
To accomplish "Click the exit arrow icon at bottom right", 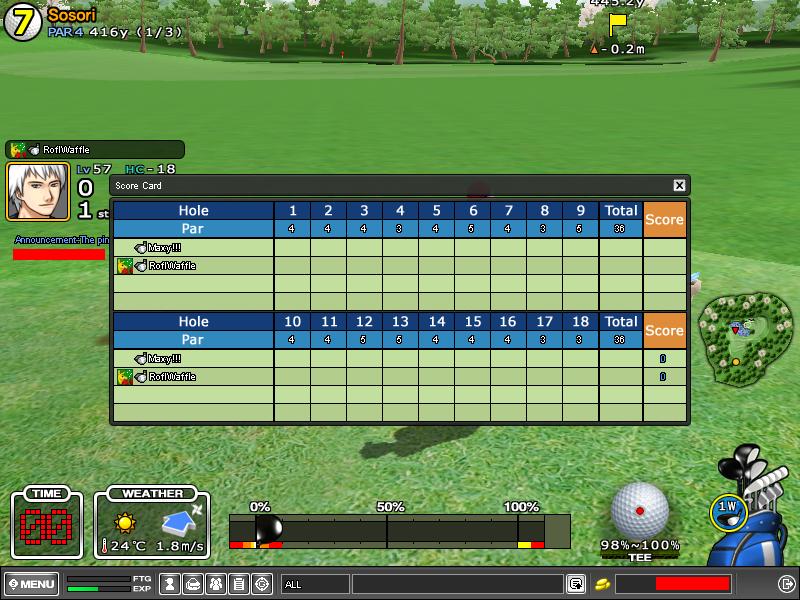I will [786, 584].
